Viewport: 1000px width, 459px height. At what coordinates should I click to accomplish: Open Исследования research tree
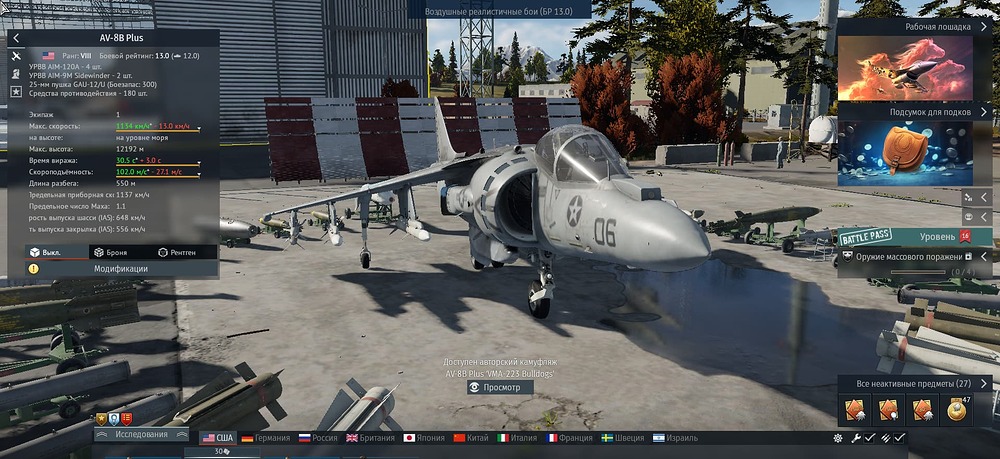tap(141, 434)
